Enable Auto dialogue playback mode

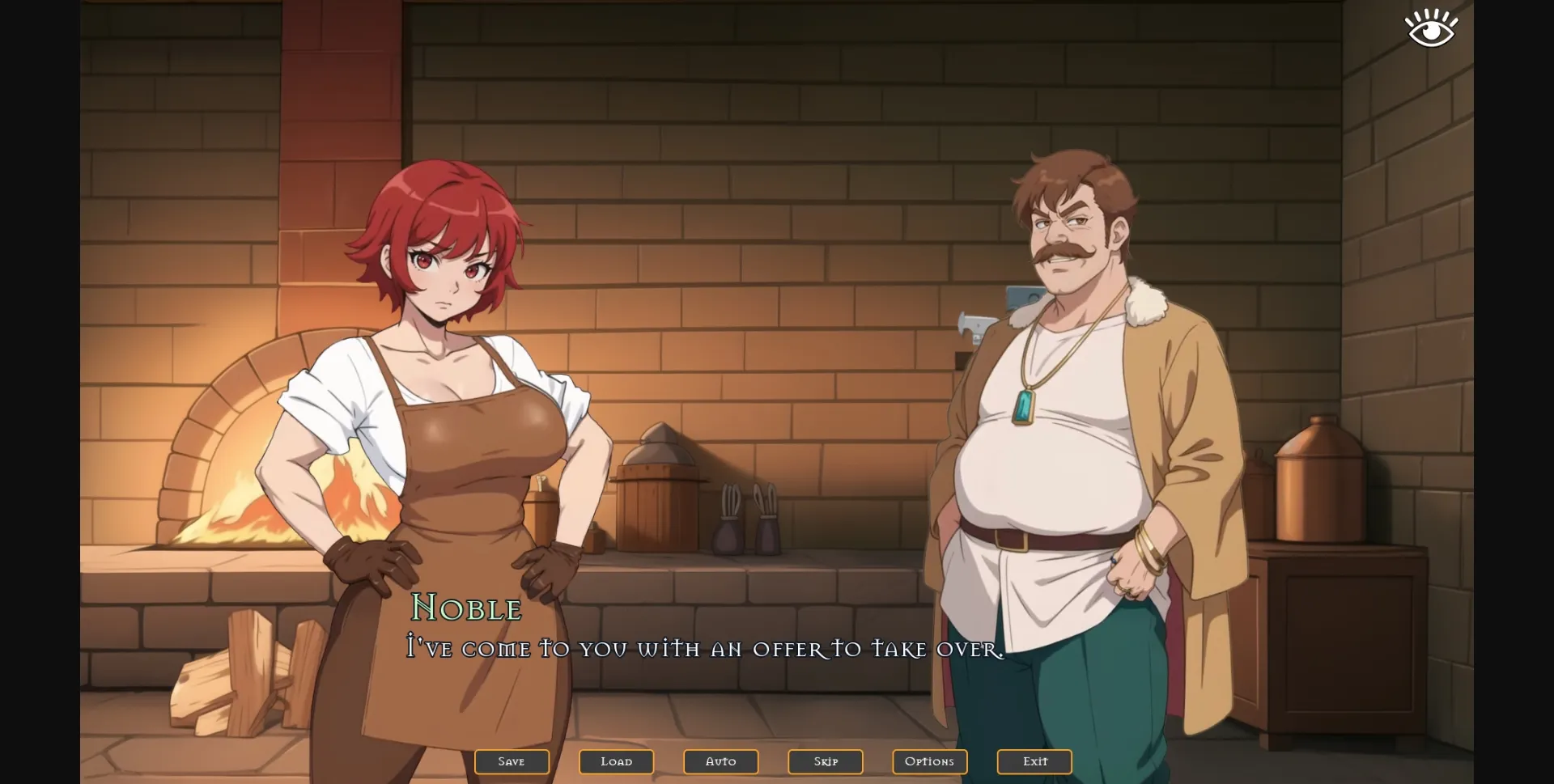point(720,761)
